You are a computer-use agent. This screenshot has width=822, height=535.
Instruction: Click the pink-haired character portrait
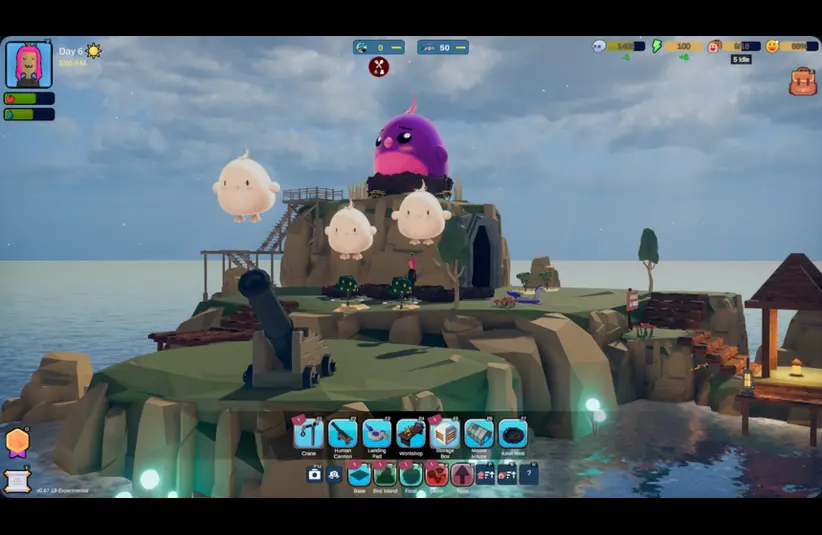coord(29,64)
